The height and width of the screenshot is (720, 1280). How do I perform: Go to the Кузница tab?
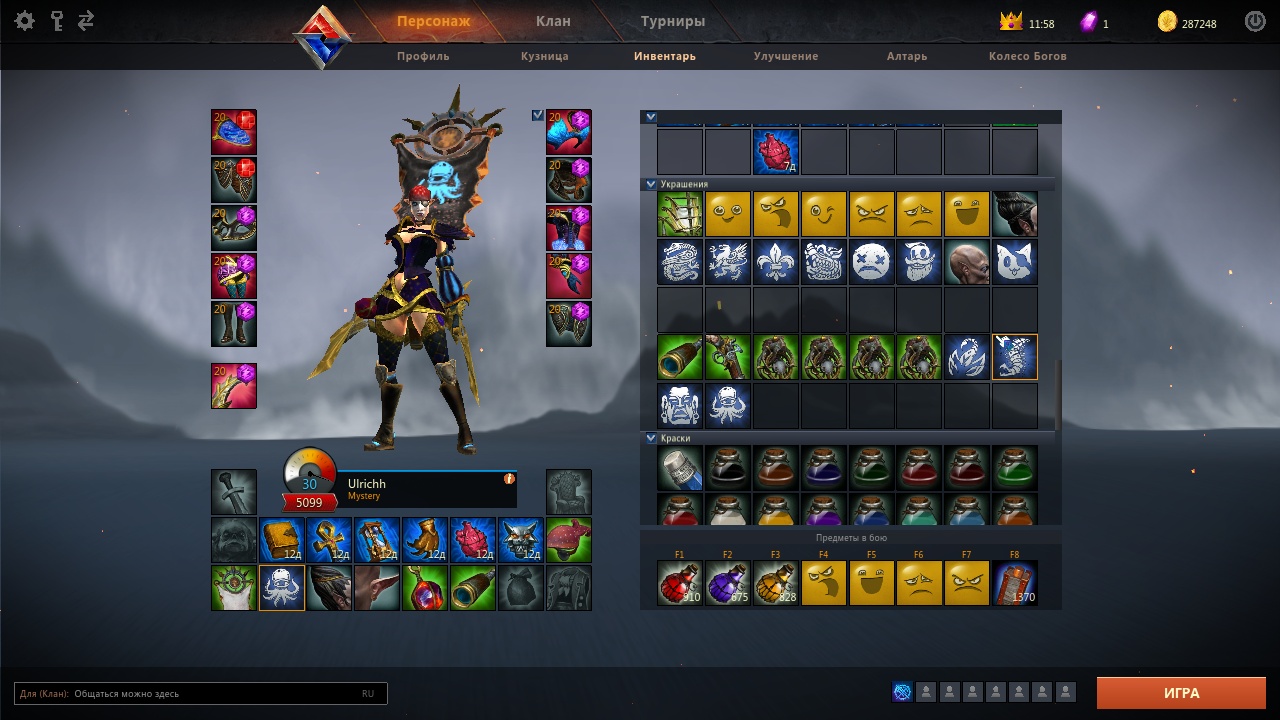pyautogui.click(x=545, y=56)
